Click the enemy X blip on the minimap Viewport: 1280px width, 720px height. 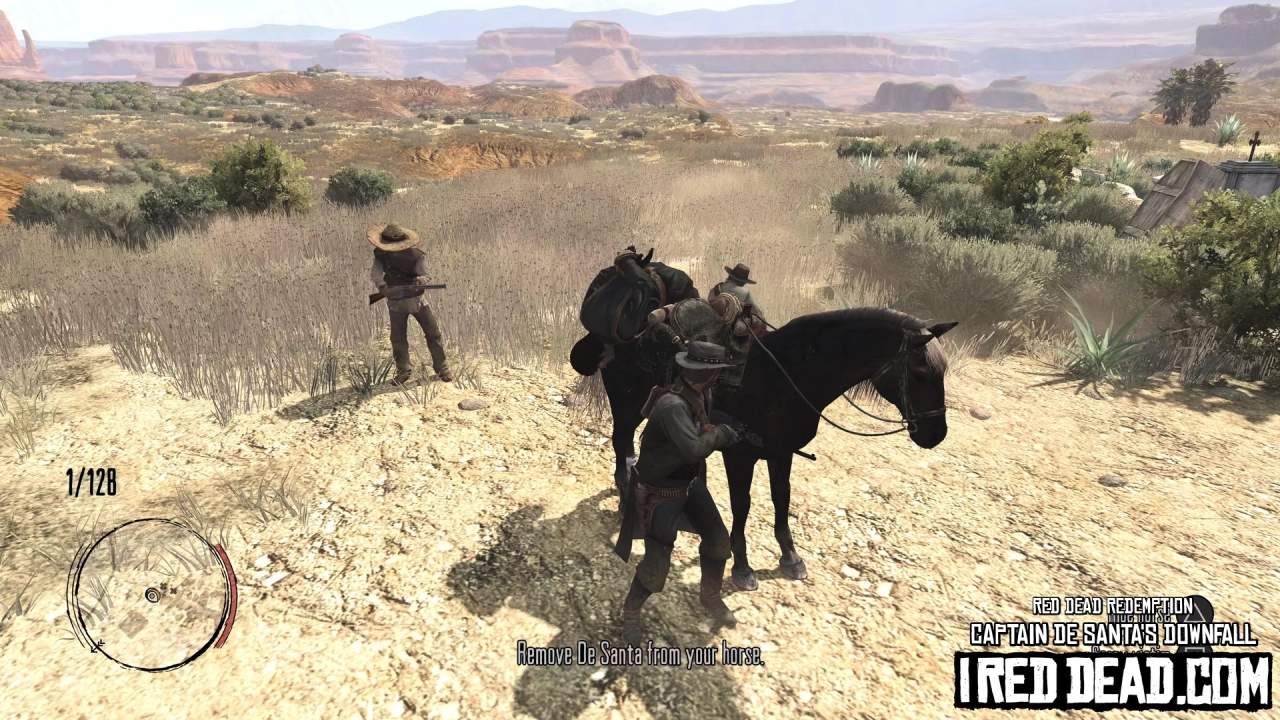point(164,586)
